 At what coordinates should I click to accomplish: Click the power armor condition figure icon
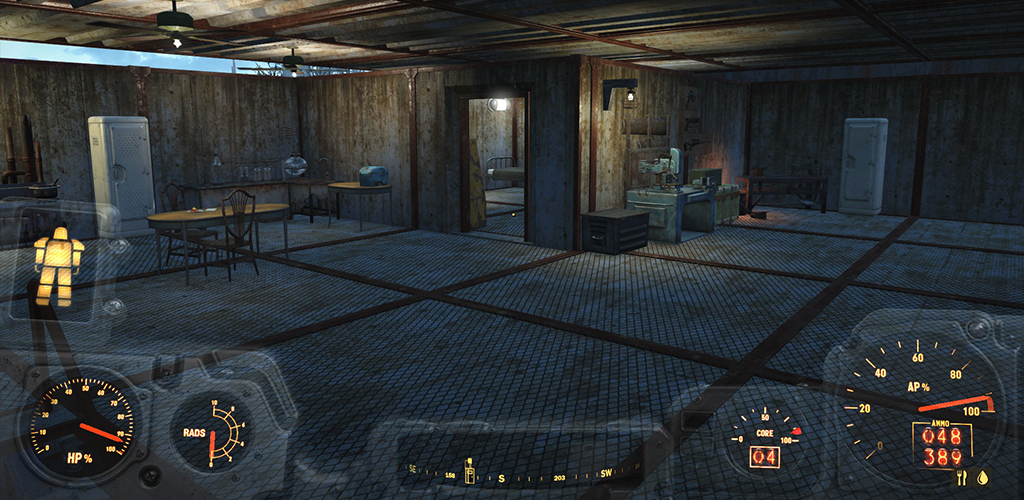coord(58,264)
